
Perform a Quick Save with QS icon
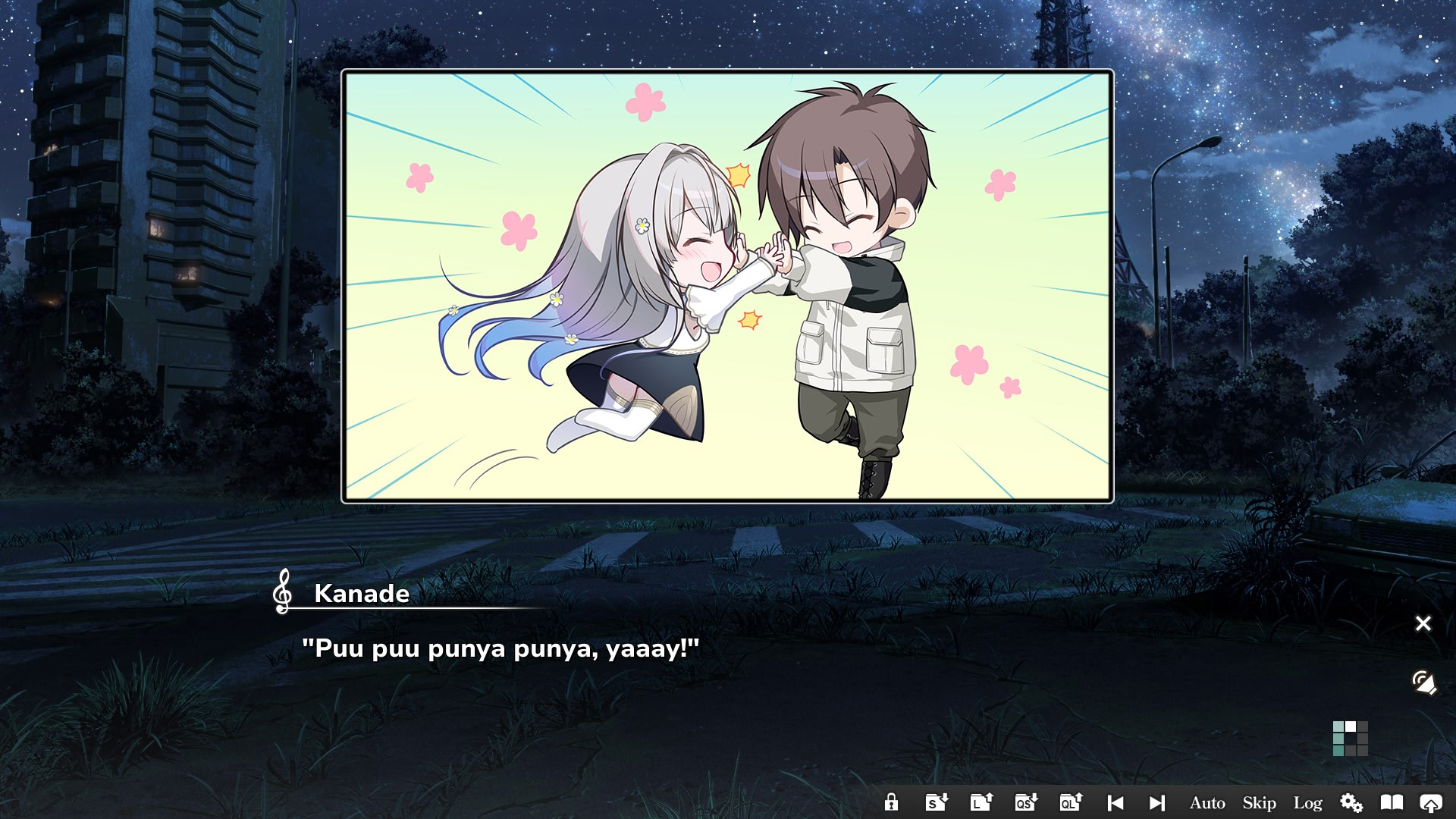[x=1025, y=802]
